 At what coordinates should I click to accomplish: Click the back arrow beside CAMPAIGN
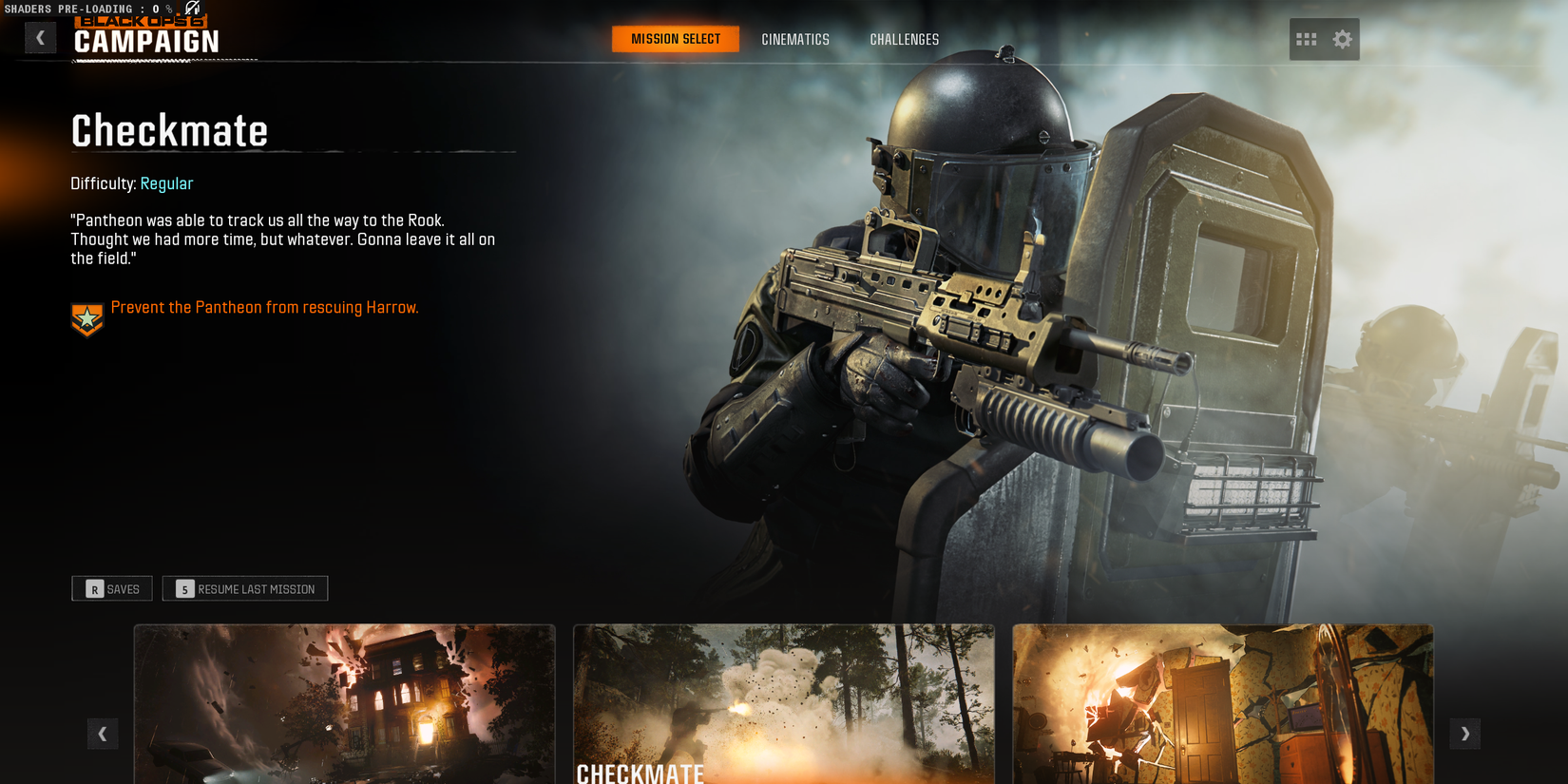coord(40,37)
